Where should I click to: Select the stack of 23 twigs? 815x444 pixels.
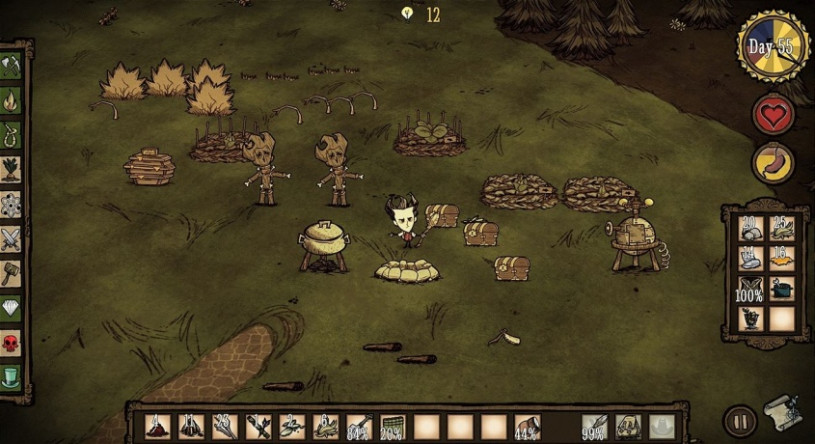pos(224,427)
